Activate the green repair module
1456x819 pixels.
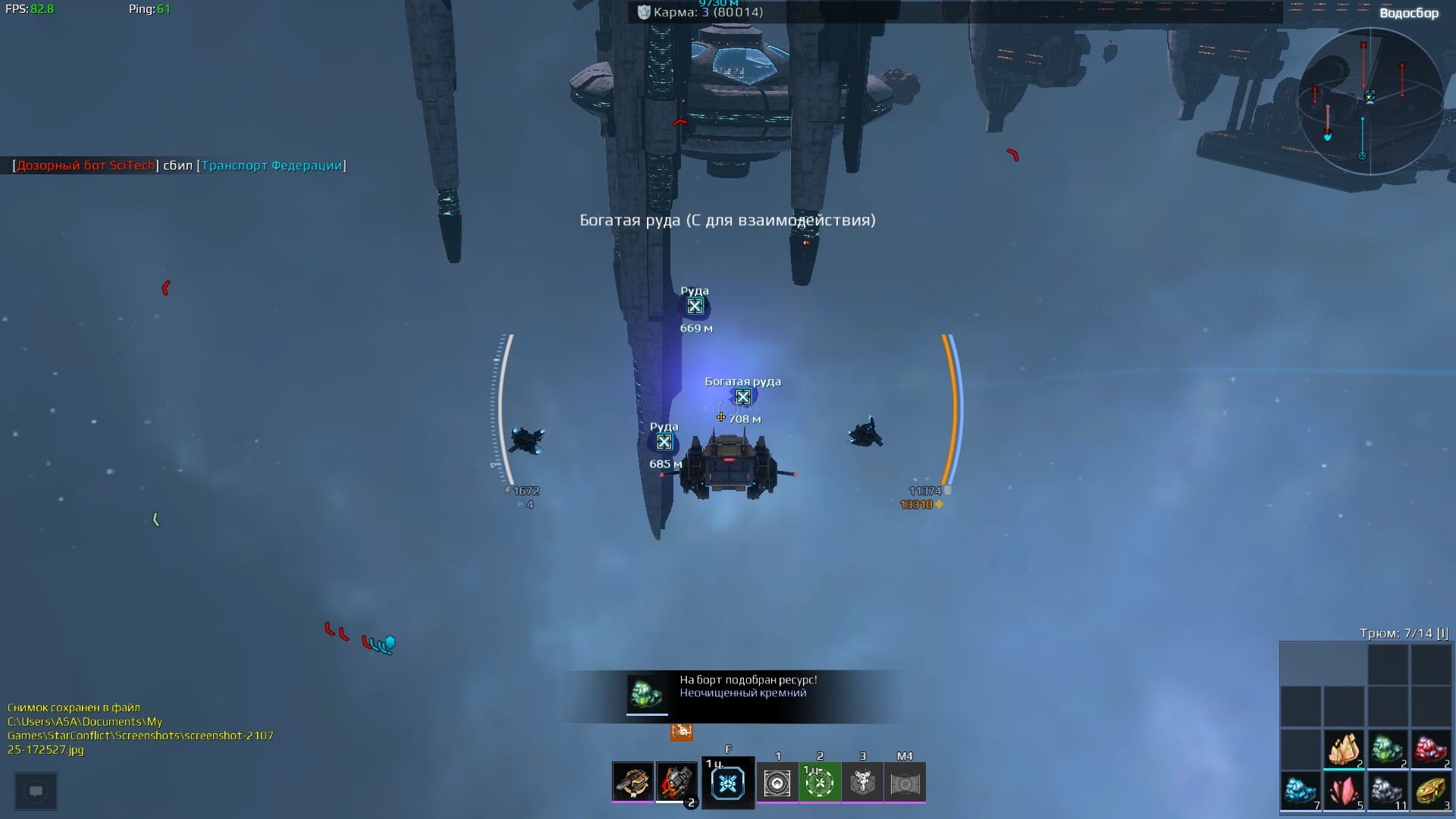click(x=820, y=783)
